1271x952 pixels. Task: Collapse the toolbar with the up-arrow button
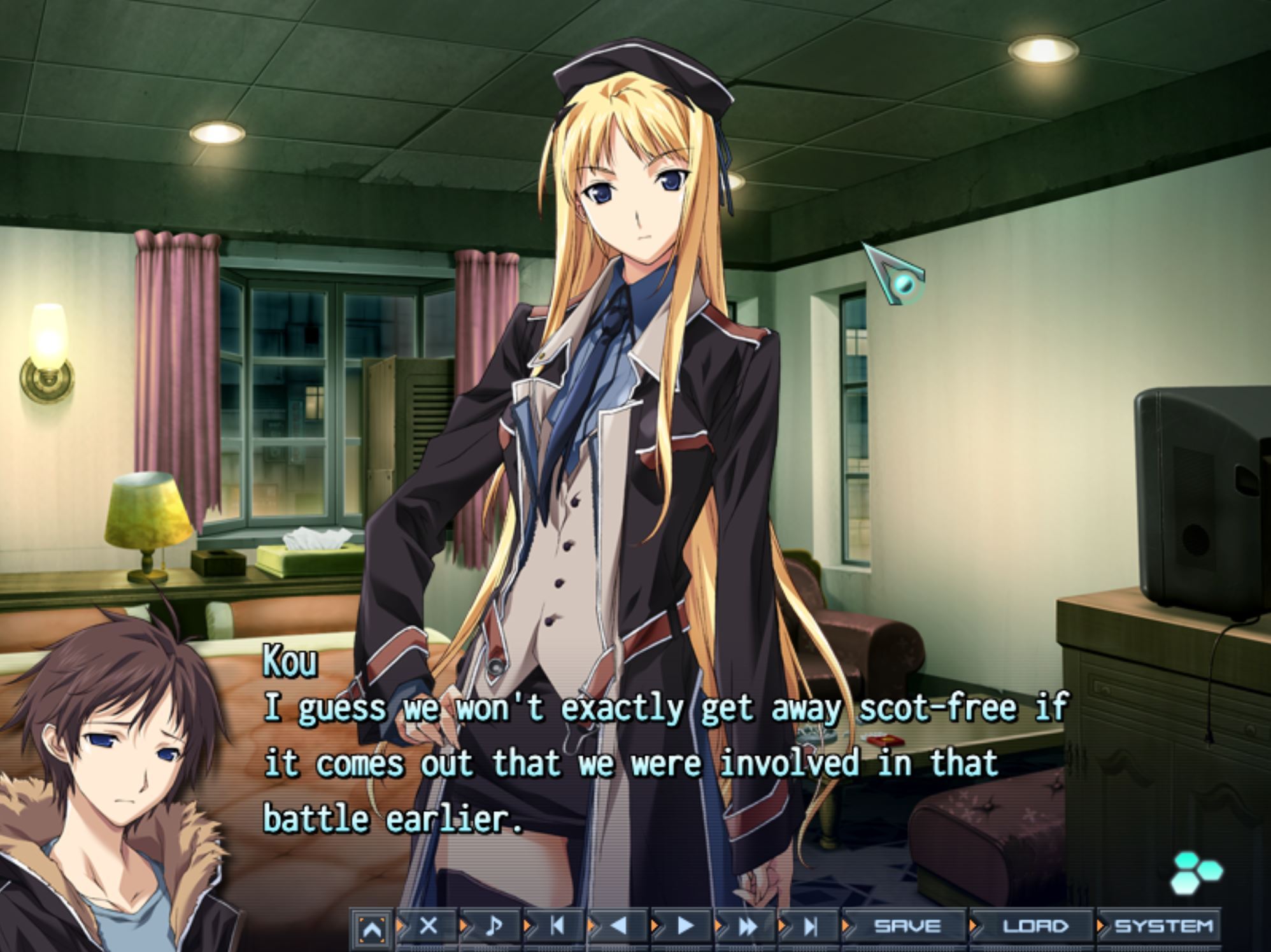372,929
